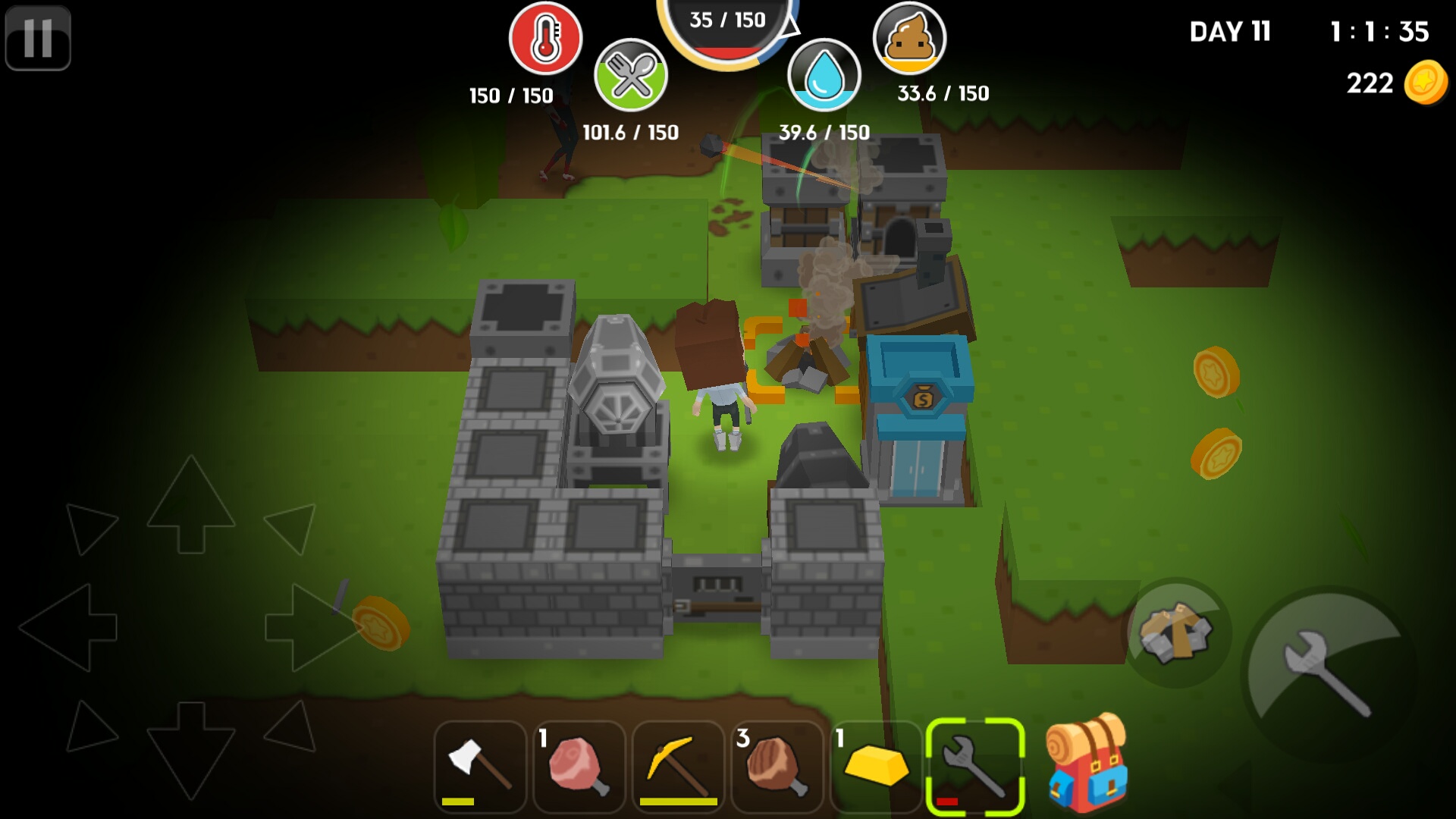Screen dimensions: 1456x819
Task: Select the cooked meat with count 3
Action: pyautogui.click(x=778, y=766)
